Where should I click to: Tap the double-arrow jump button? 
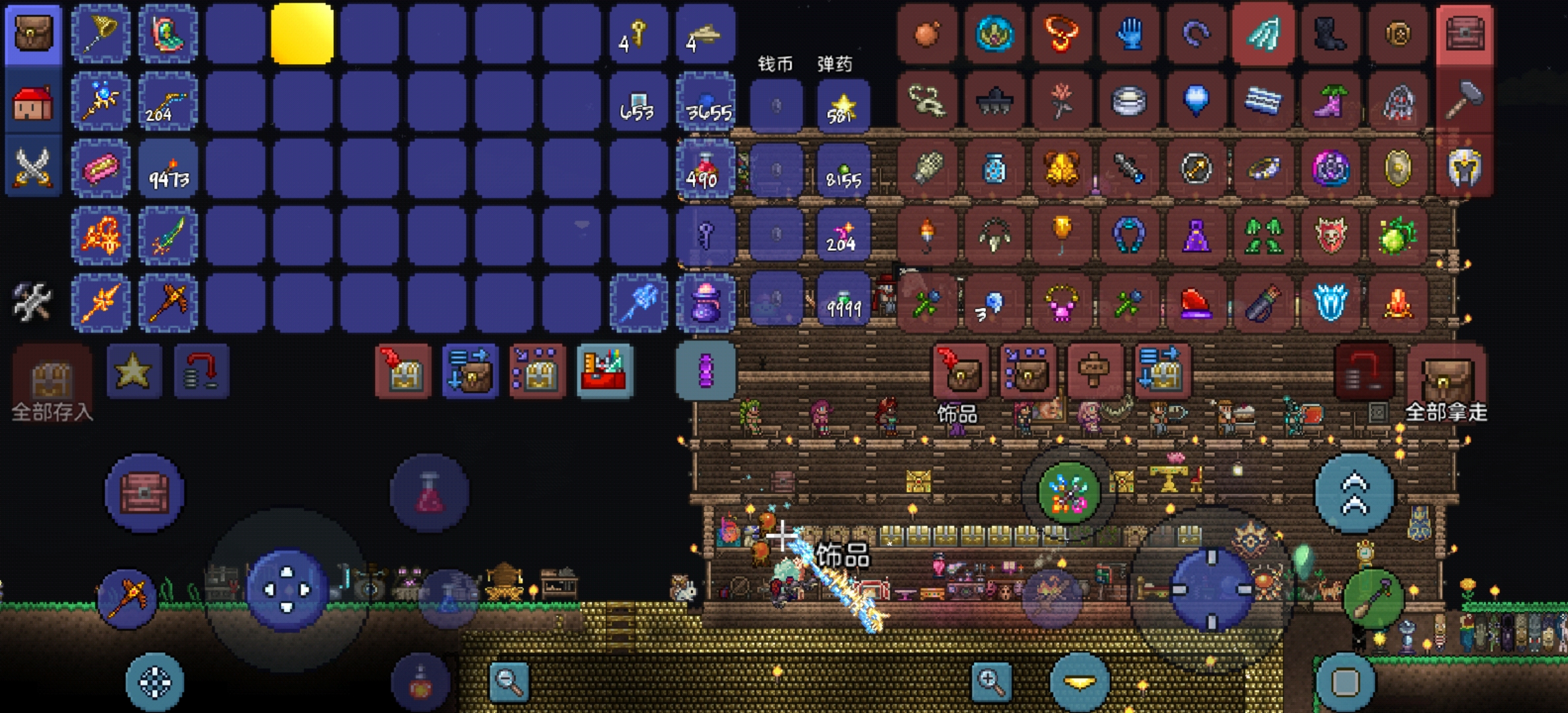(1354, 493)
